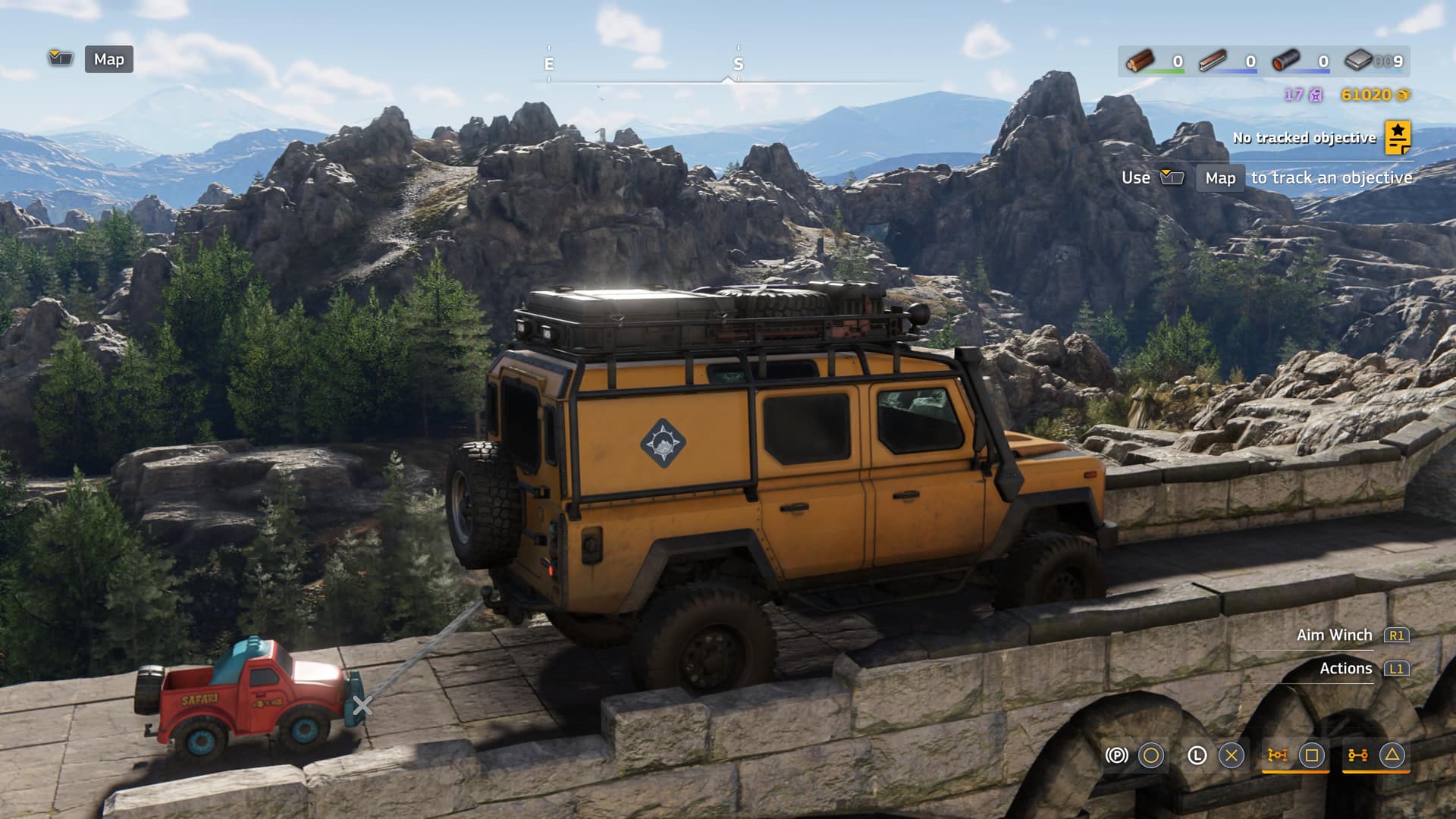Screen dimensions: 1456x819
Task: Select the Map label in the objective hint
Action: [x=1220, y=178]
